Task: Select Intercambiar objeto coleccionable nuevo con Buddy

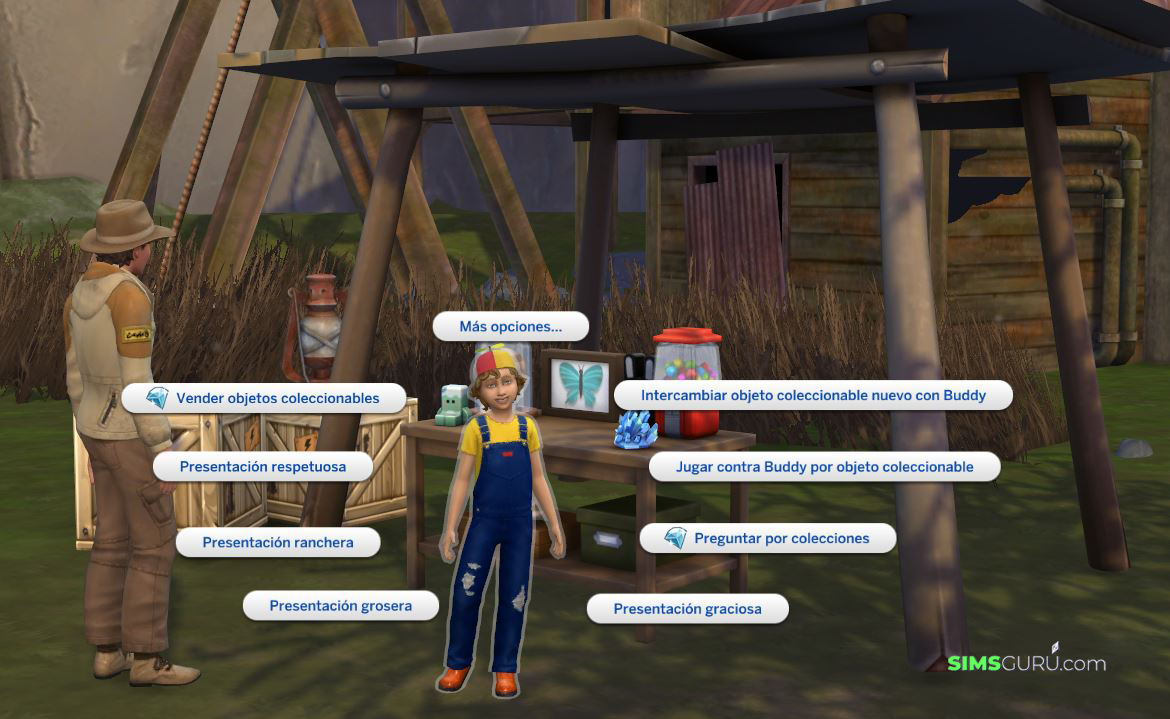Action: coord(813,395)
